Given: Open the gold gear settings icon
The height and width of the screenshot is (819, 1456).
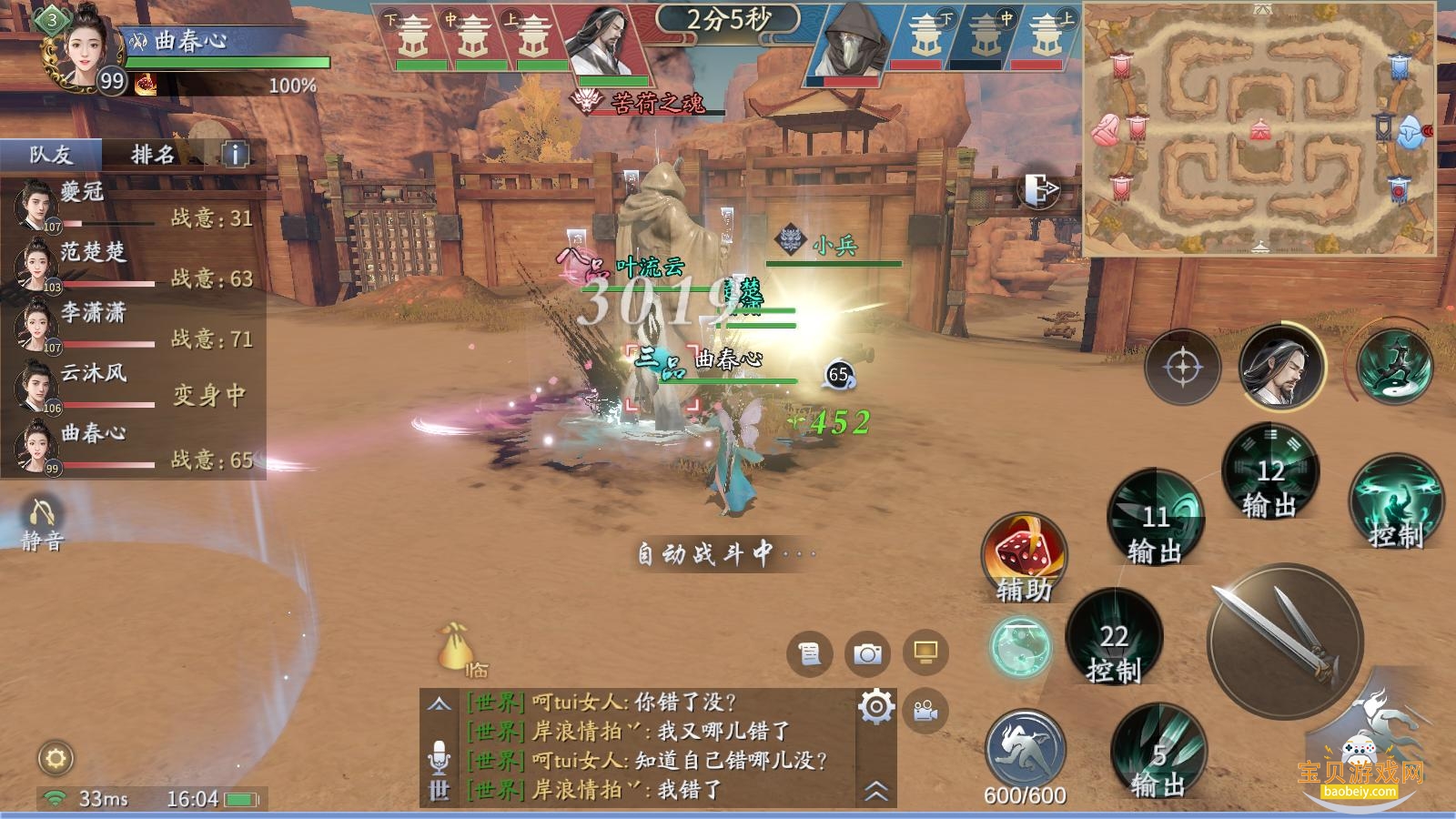Looking at the screenshot, I should [56, 758].
